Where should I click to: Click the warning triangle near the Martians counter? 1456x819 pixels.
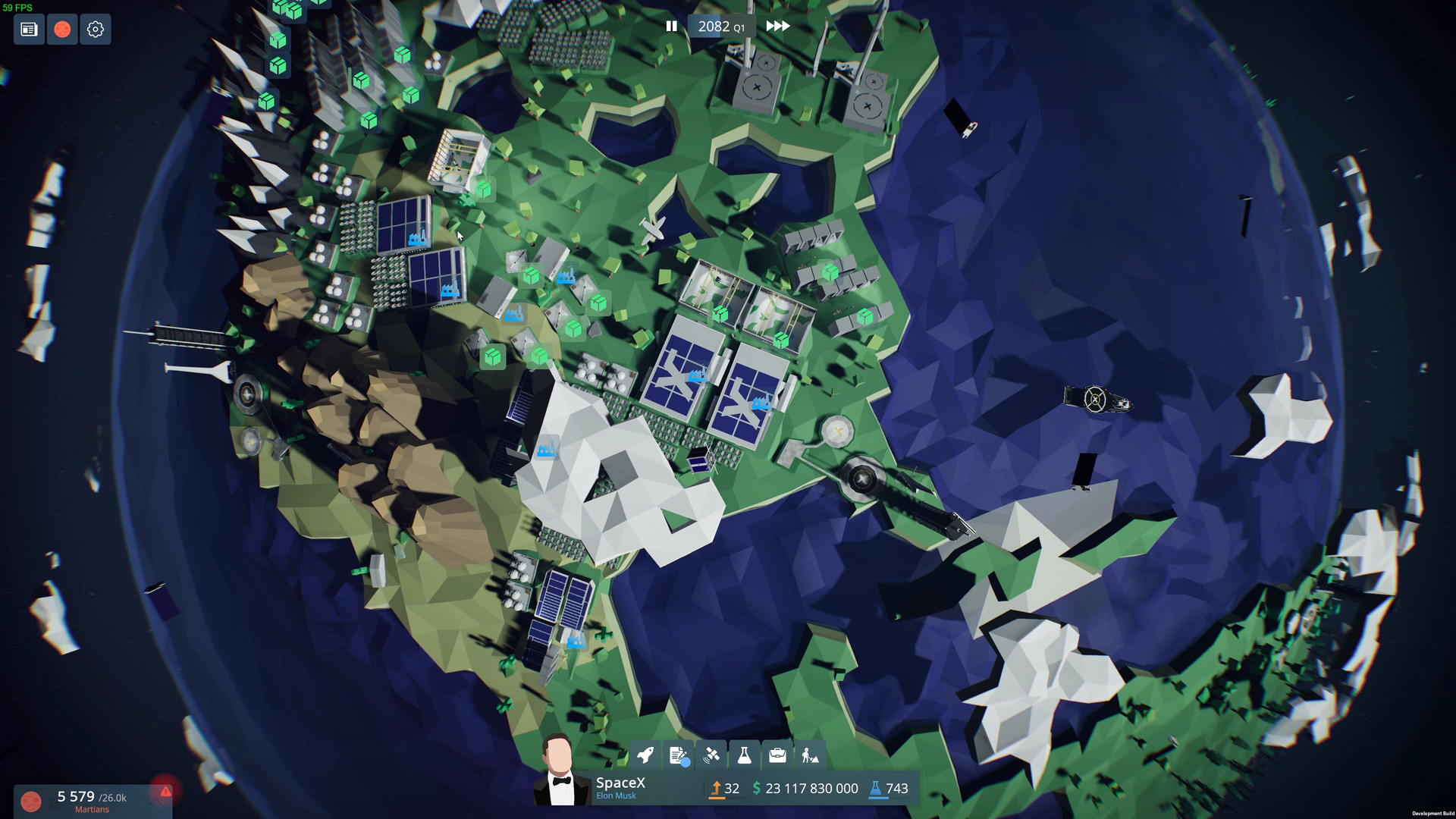pos(166,793)
